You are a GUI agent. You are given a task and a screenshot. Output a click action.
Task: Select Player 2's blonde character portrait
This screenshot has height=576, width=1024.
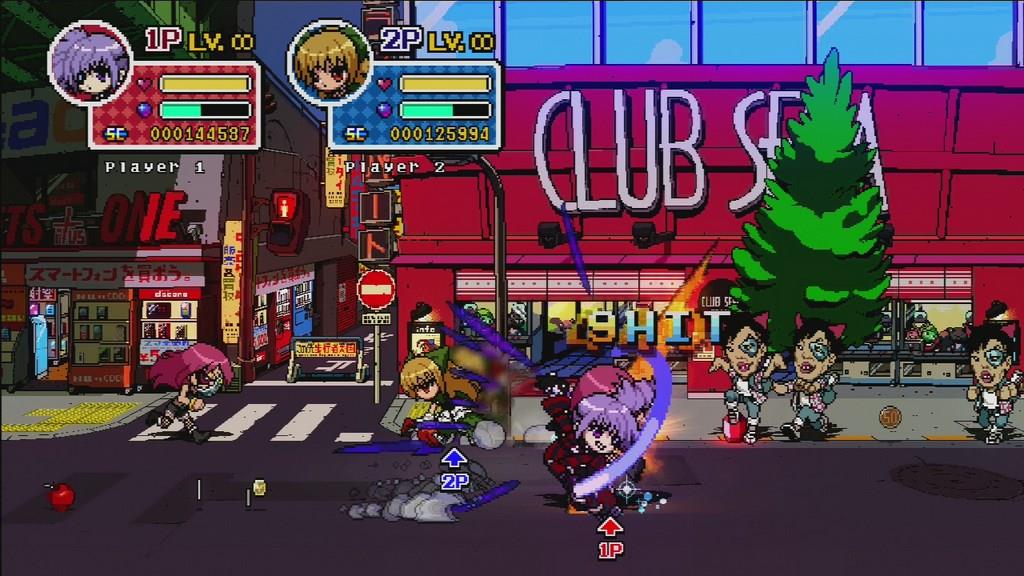[329, 62]
